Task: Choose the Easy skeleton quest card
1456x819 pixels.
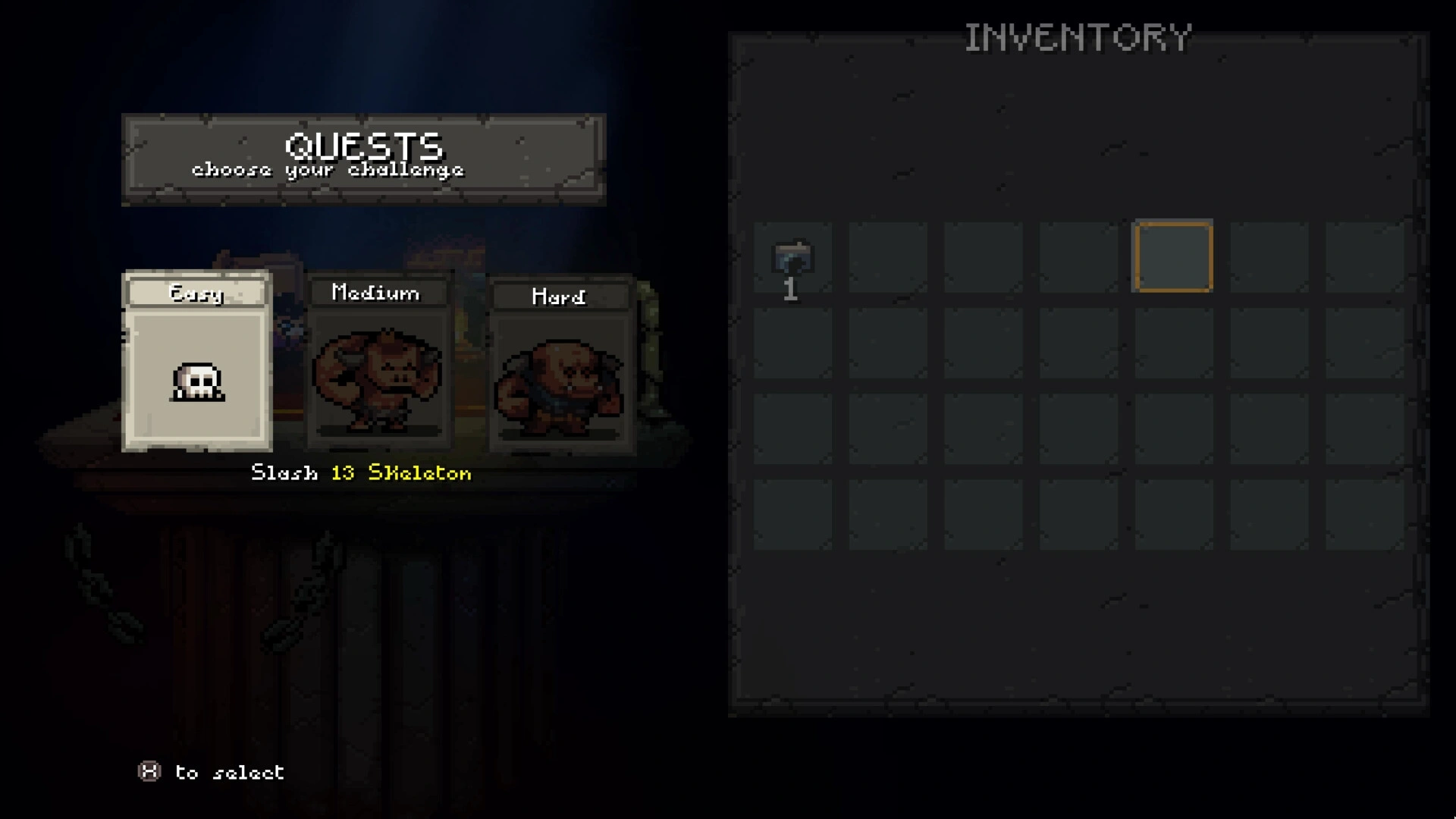Action: point(197,362)
